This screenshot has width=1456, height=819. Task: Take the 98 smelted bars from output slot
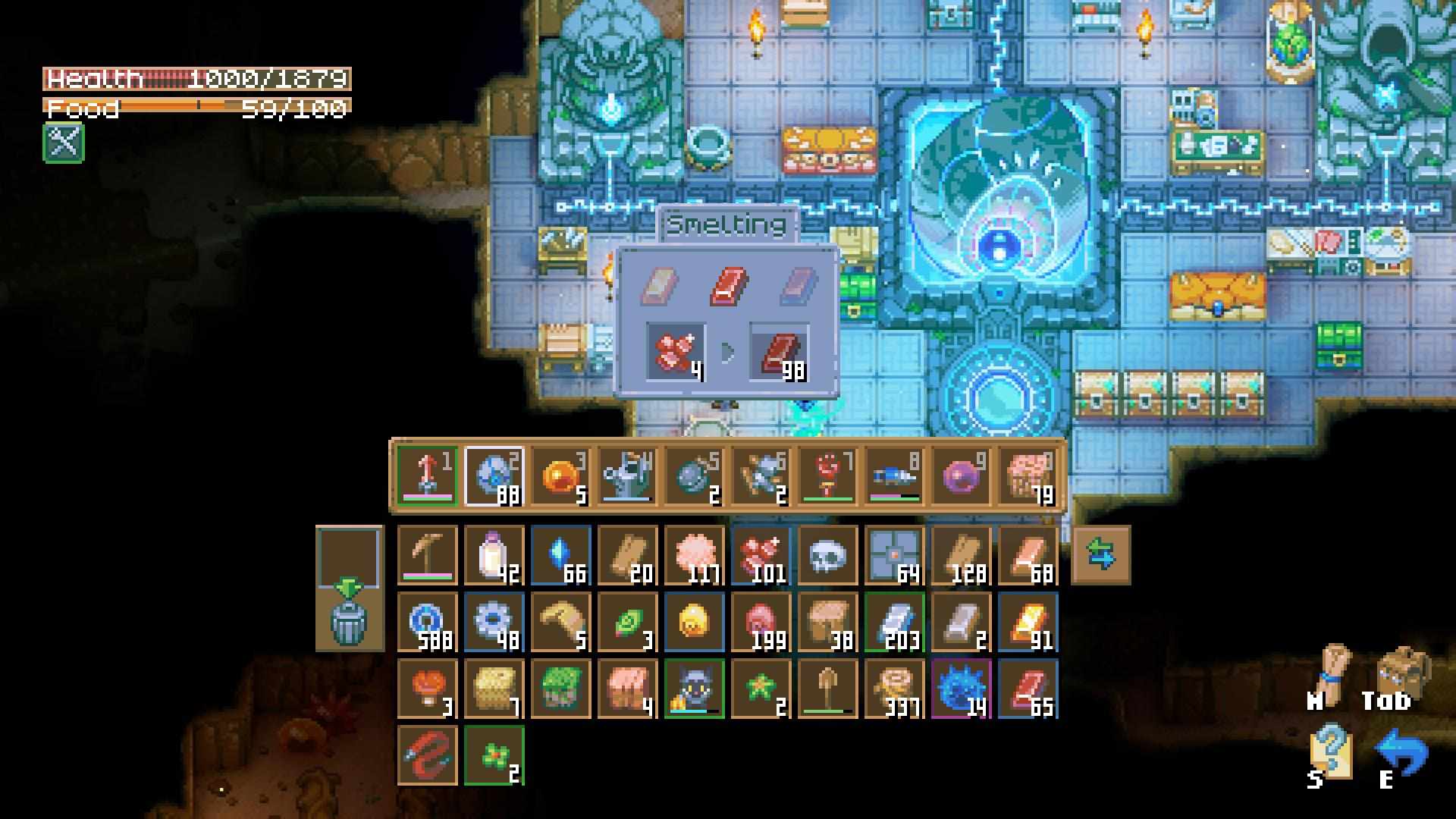coord(780,353)
